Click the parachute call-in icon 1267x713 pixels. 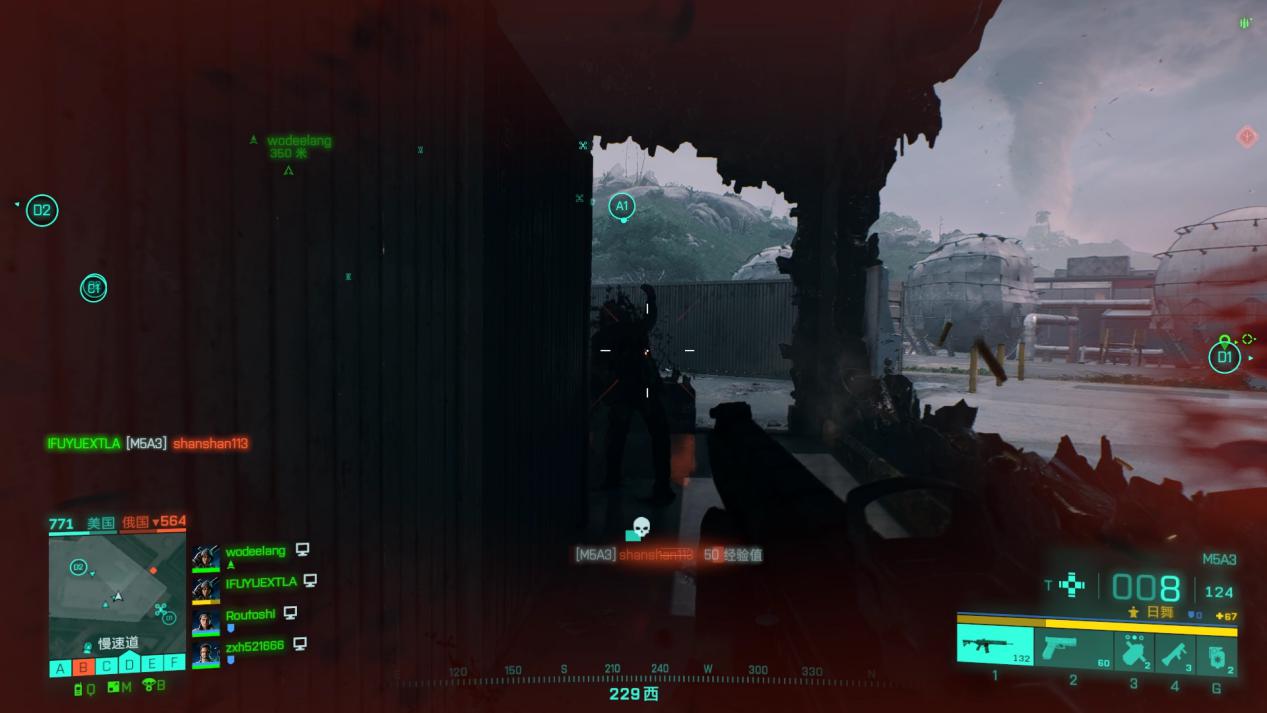(x=151, y=686)
